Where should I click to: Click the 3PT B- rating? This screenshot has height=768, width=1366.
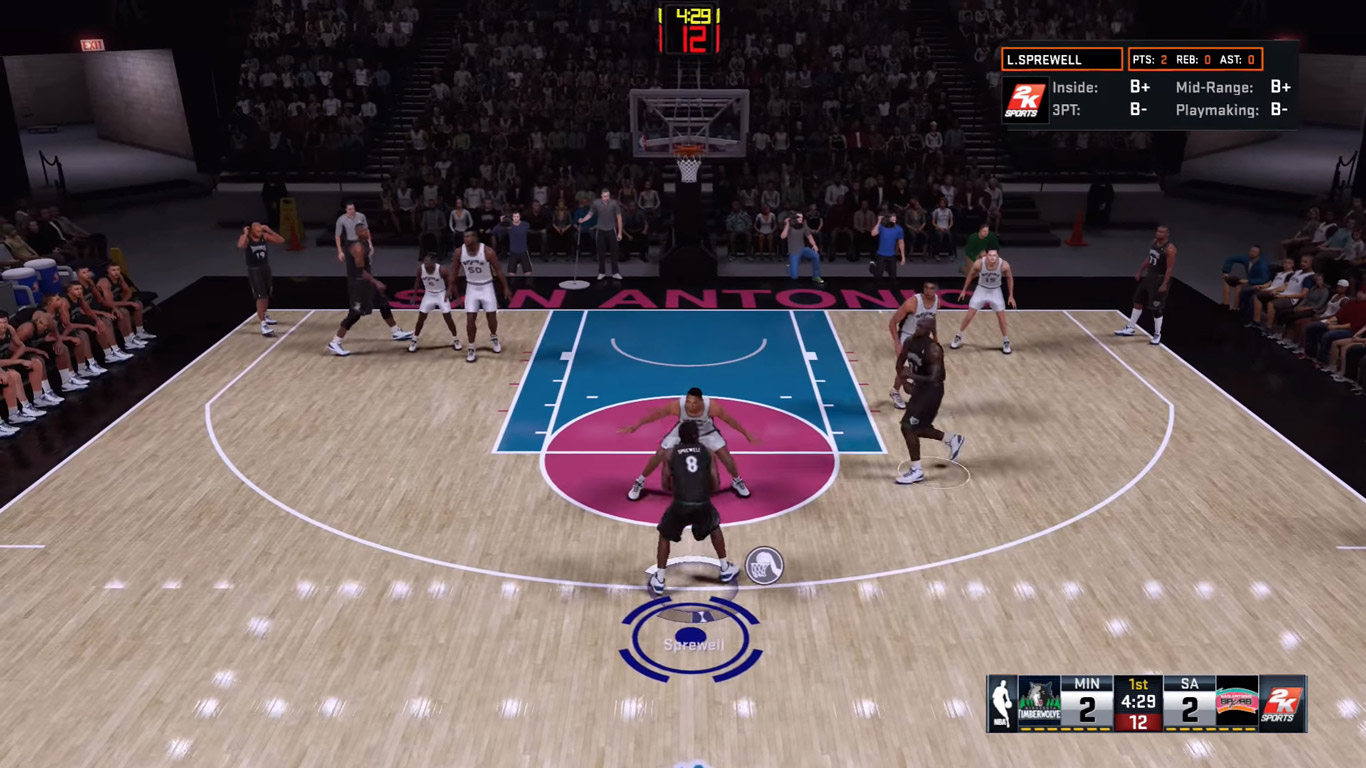(1141, 109)
